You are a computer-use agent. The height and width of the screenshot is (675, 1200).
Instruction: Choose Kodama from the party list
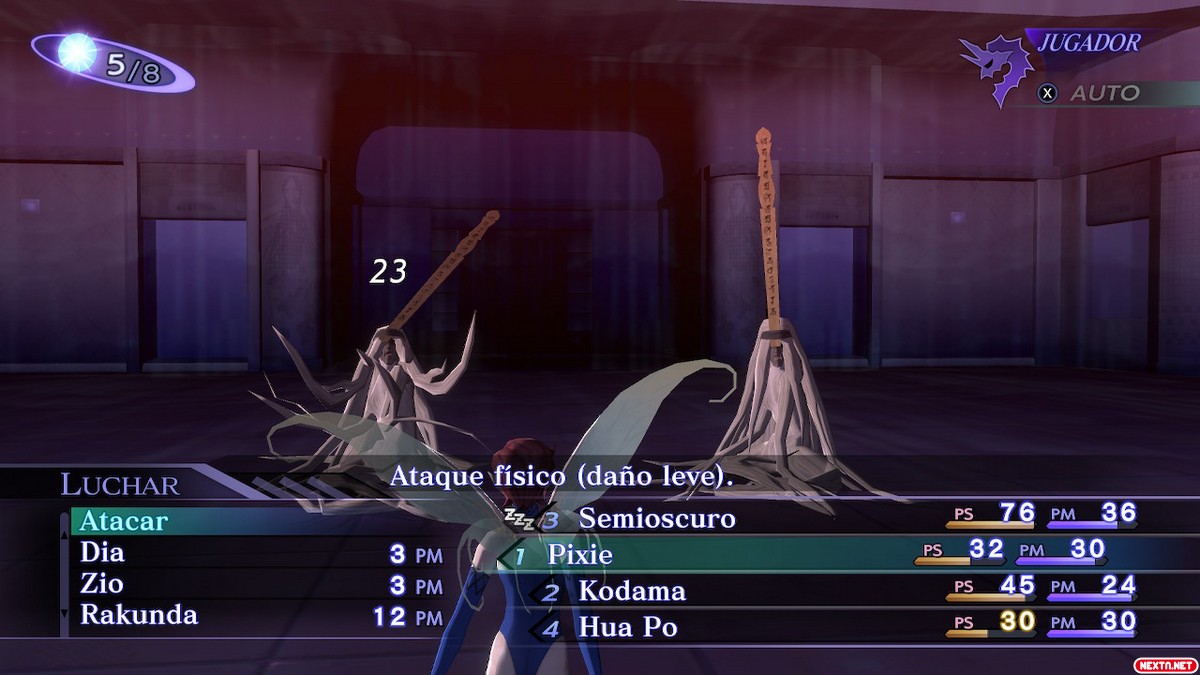(632, 591)
